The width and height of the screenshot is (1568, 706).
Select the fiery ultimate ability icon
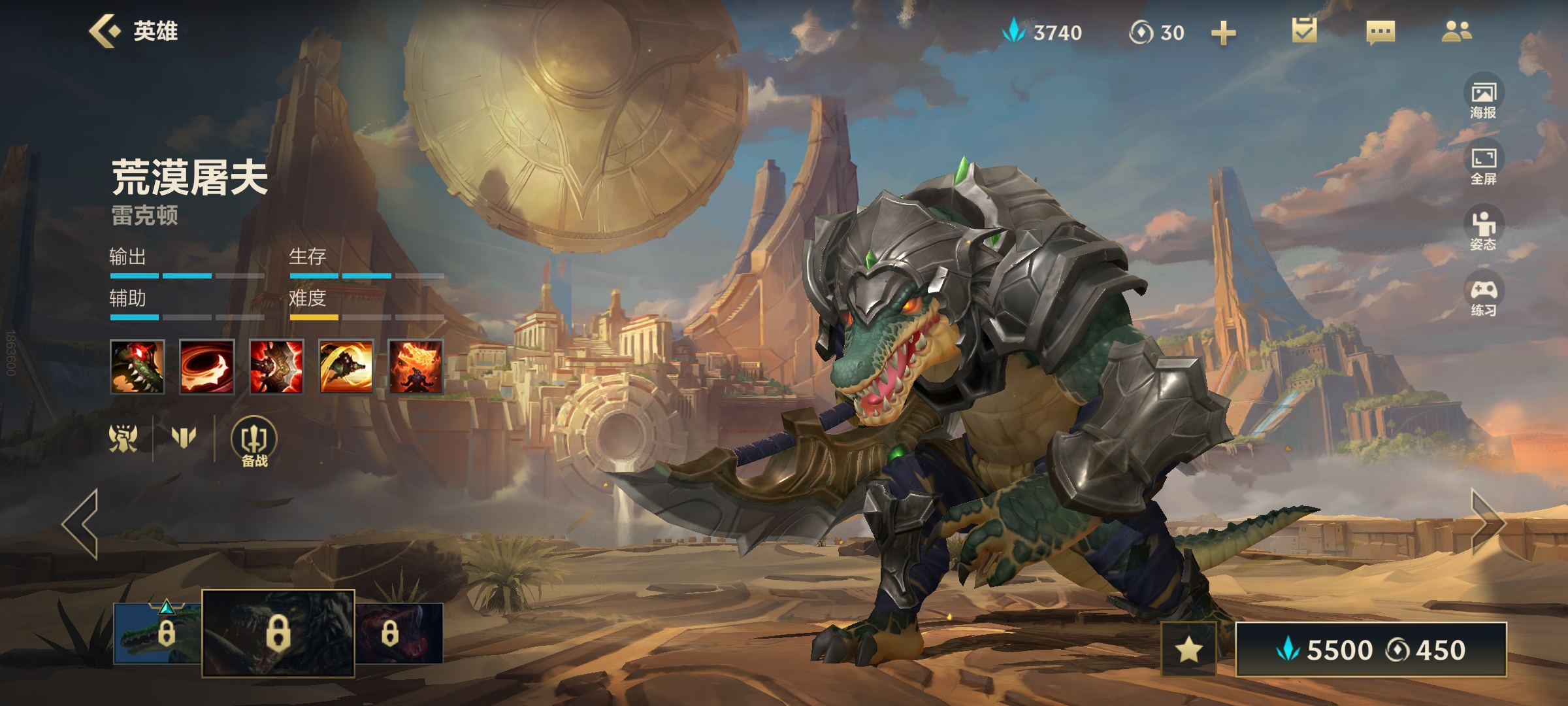[416, 367]
